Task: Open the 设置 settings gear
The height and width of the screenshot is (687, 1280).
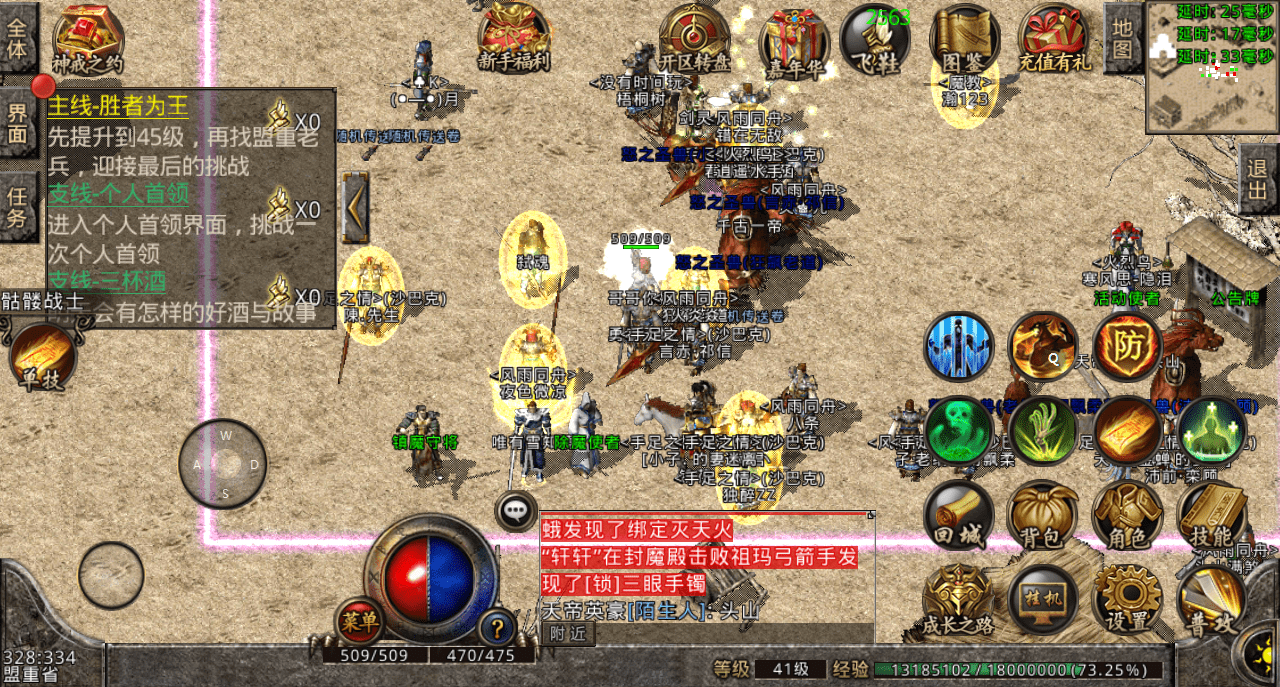Action: pyautogui.click(x=1127, y=600)
